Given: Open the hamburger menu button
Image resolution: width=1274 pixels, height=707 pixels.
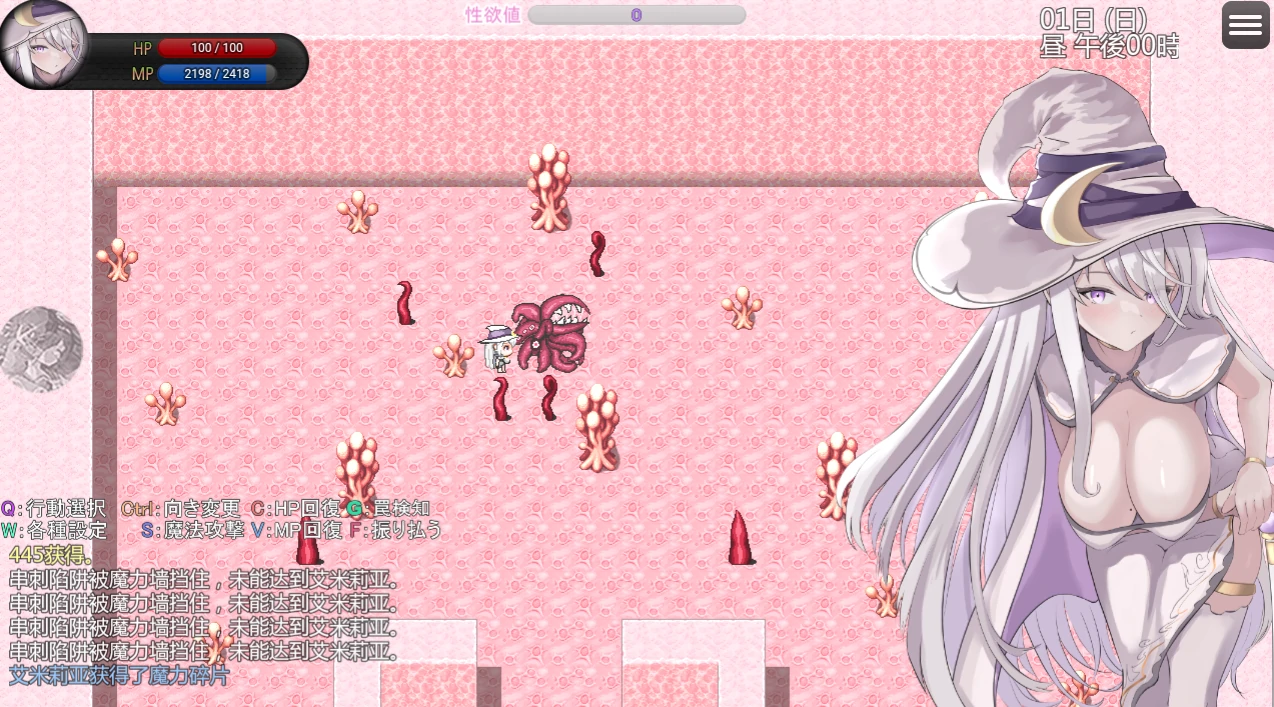Looking at the screenshot, I should 1245,25.
